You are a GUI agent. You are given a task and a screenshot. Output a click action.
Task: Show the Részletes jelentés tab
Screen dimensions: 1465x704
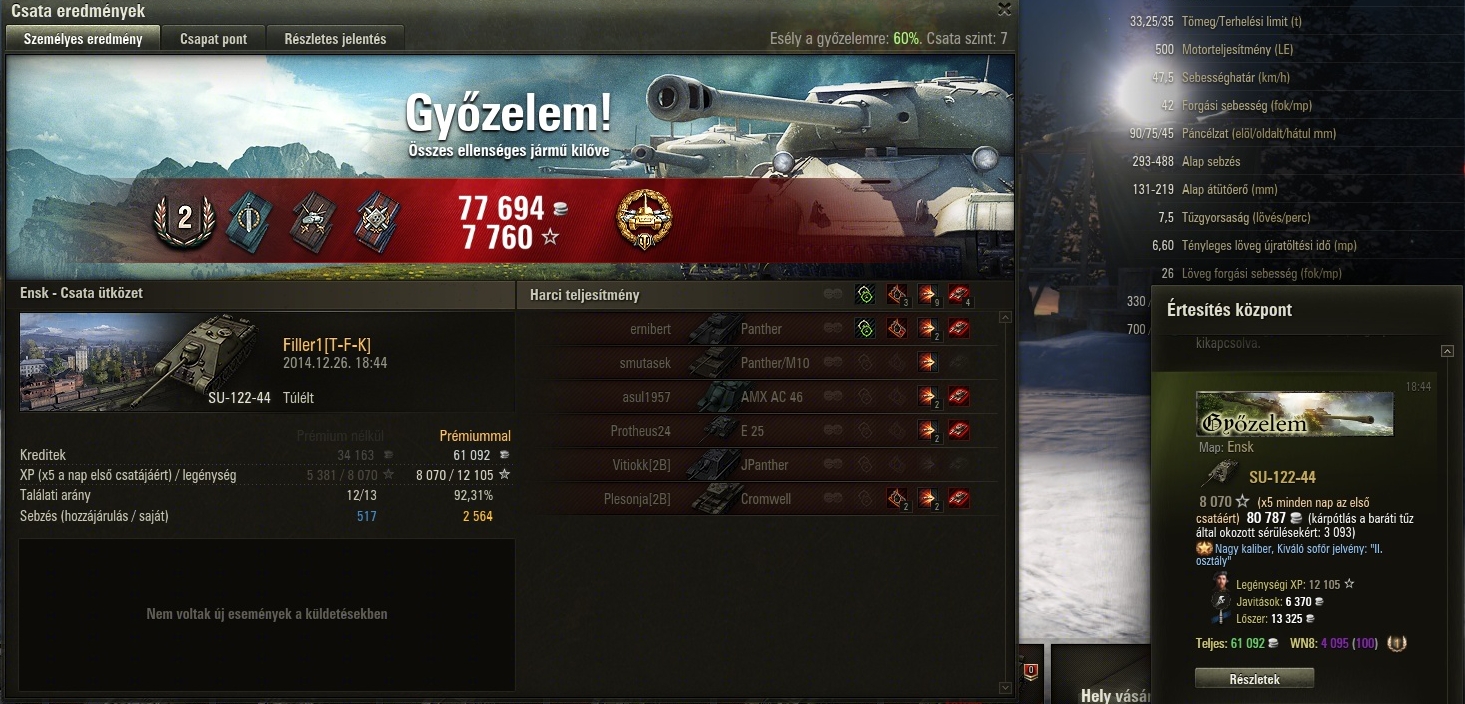[335, 39]
